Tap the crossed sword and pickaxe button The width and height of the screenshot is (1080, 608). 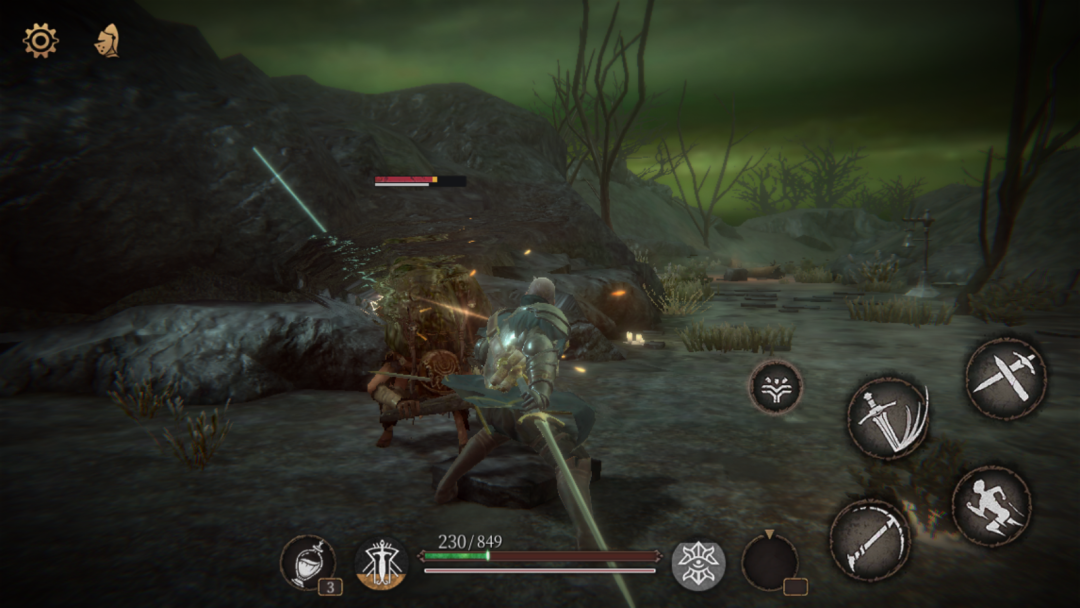(1005, 377)
